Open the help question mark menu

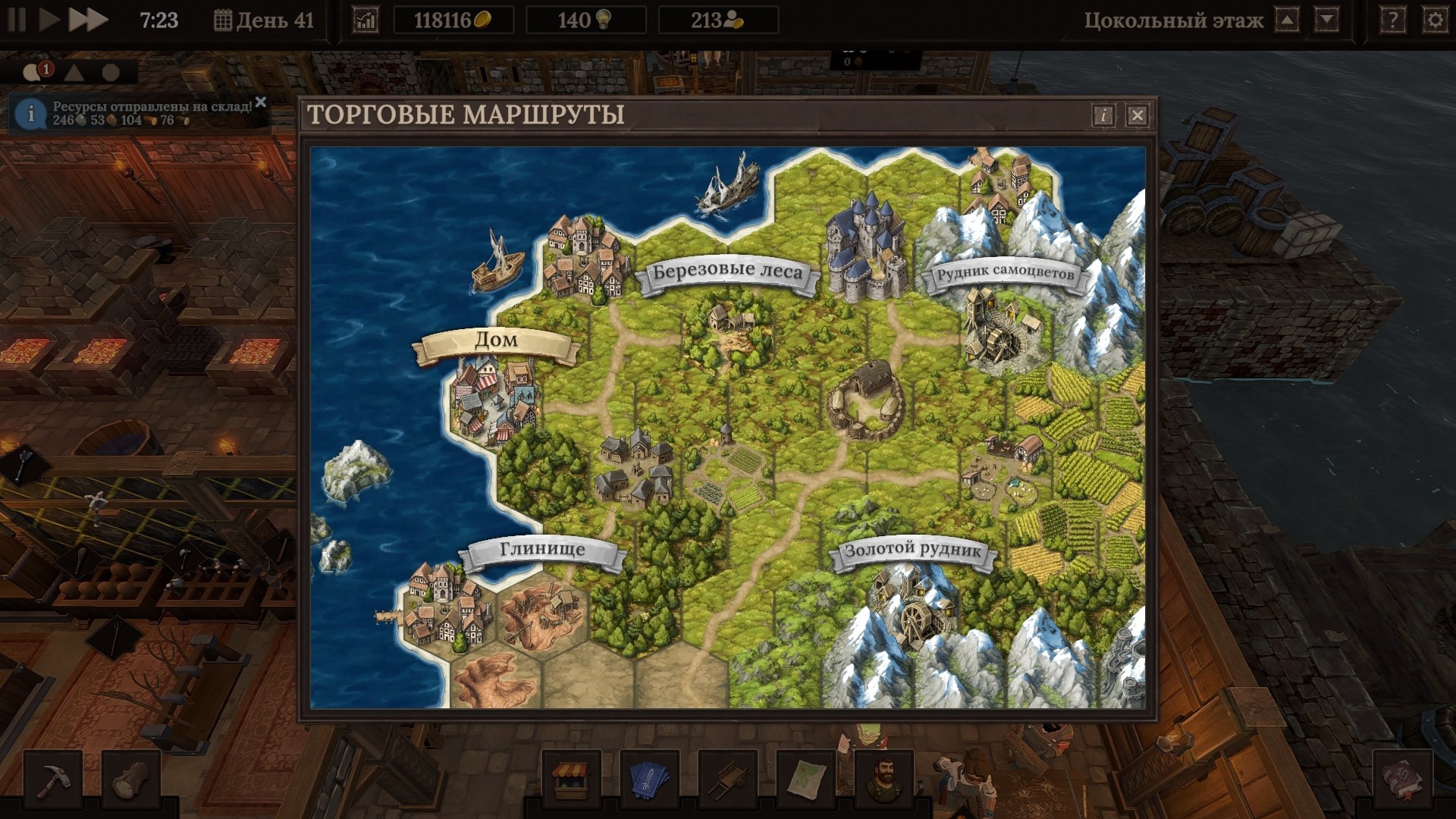coord(1392,20)
